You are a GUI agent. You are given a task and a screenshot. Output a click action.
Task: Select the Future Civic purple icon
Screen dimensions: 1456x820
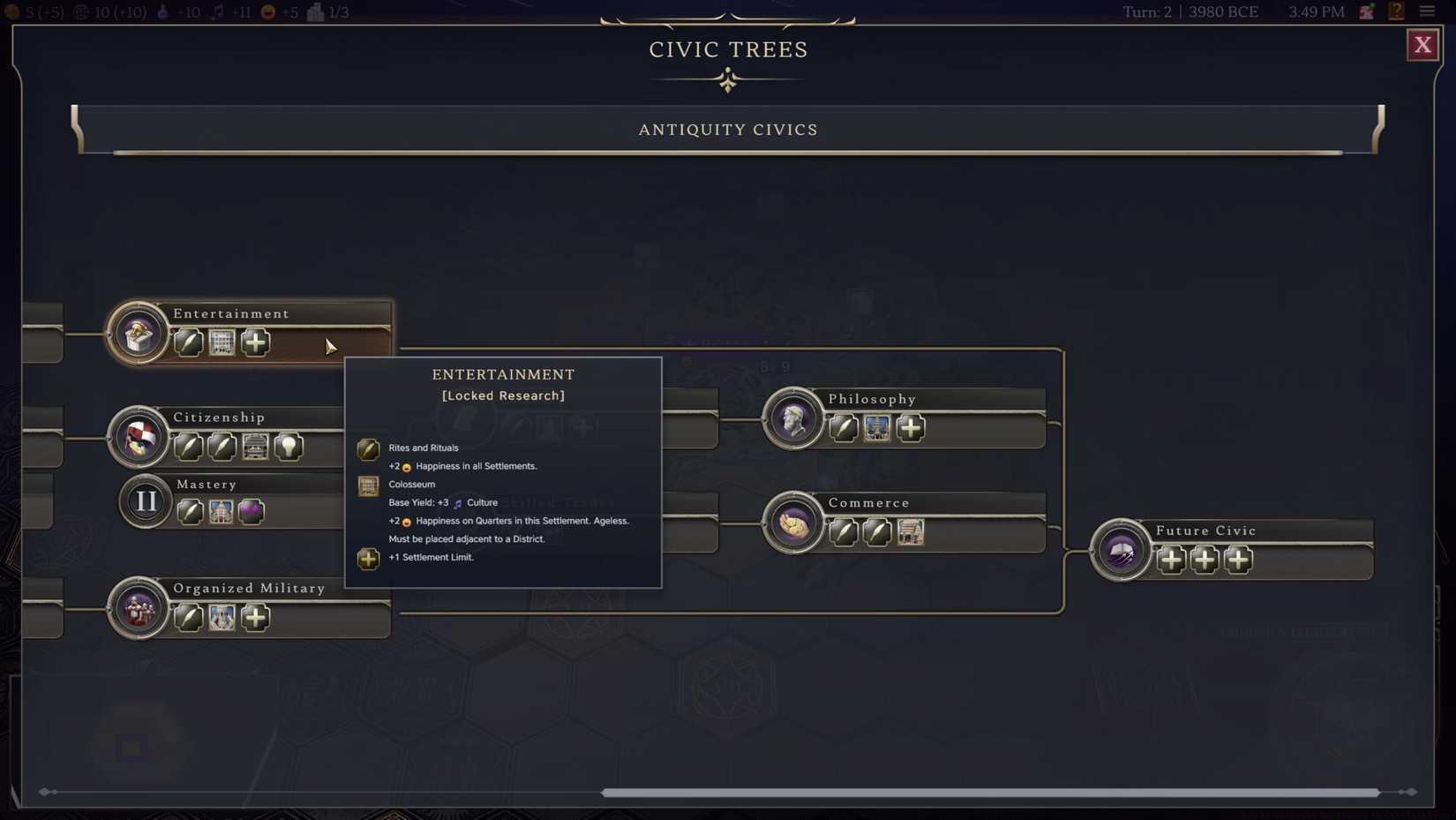(1120, 550)
